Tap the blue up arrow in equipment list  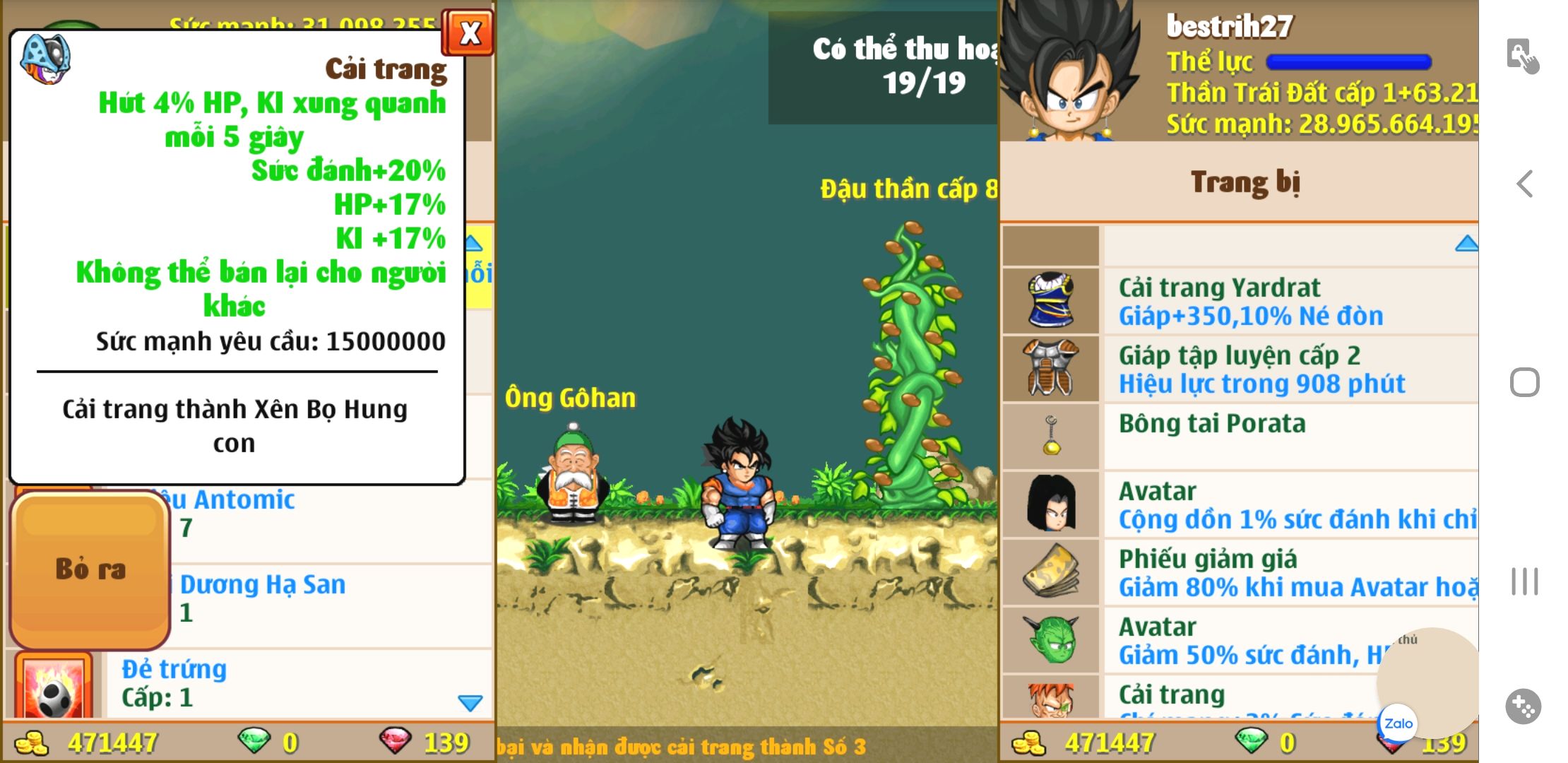[1466, 244]
